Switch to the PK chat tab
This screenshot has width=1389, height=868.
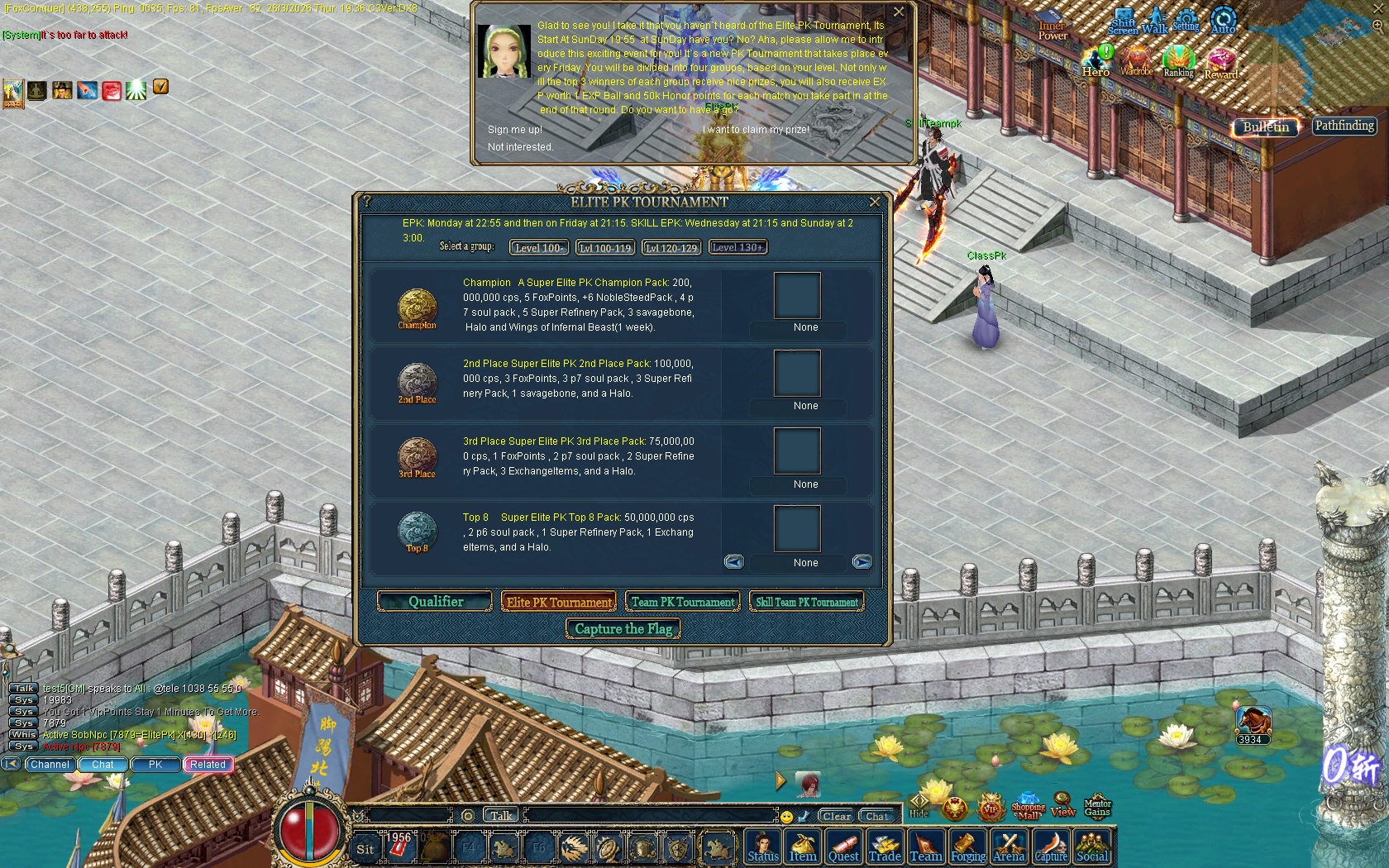coord(155,765)
